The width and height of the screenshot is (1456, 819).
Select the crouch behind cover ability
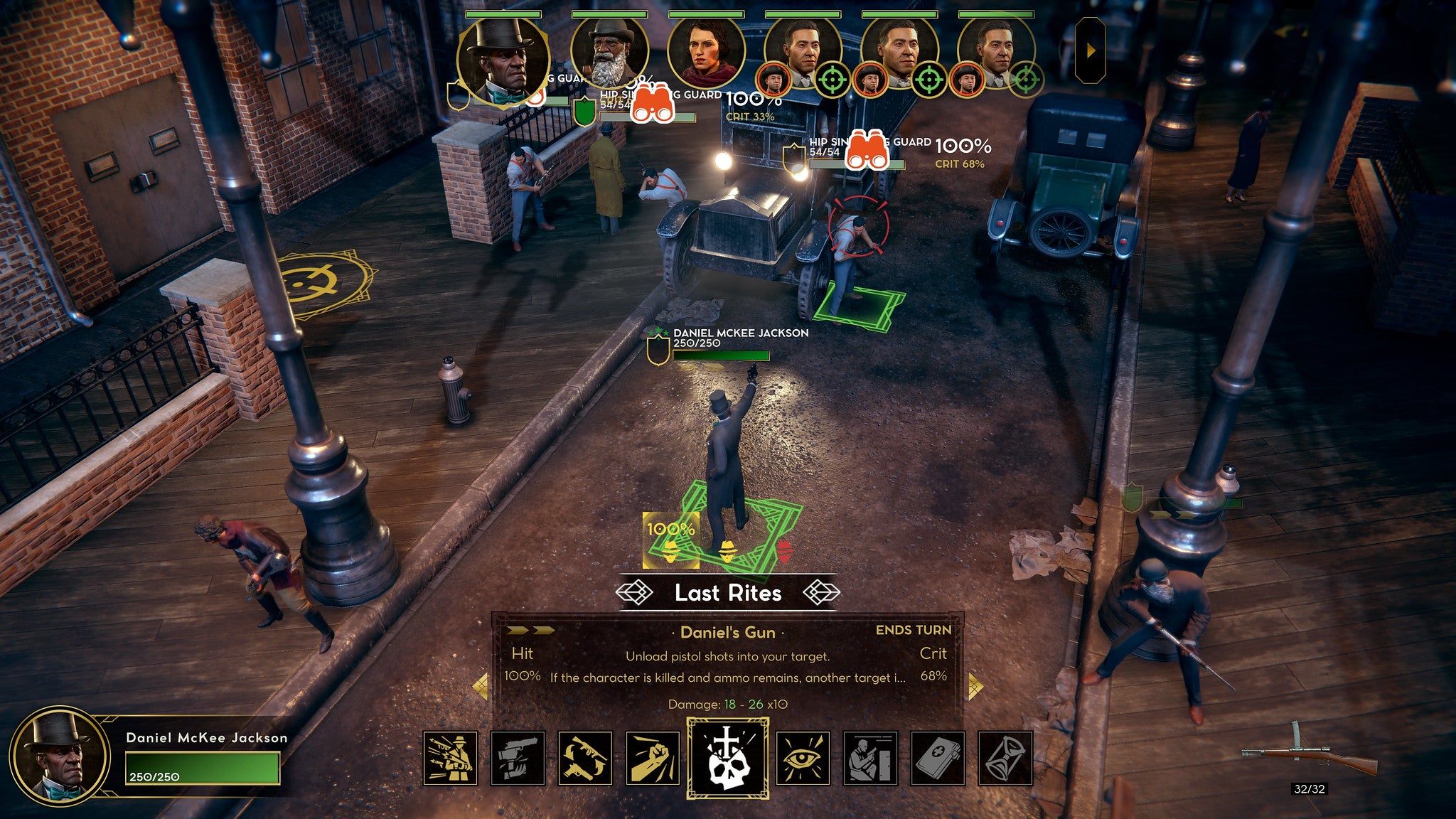[870, 759]
